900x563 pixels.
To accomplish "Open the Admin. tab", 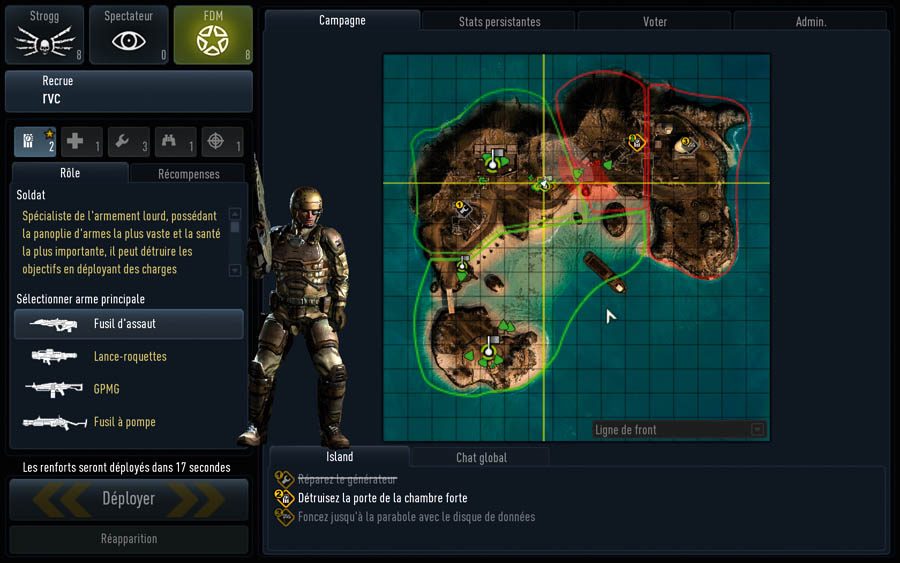I will tap(810, 21).
